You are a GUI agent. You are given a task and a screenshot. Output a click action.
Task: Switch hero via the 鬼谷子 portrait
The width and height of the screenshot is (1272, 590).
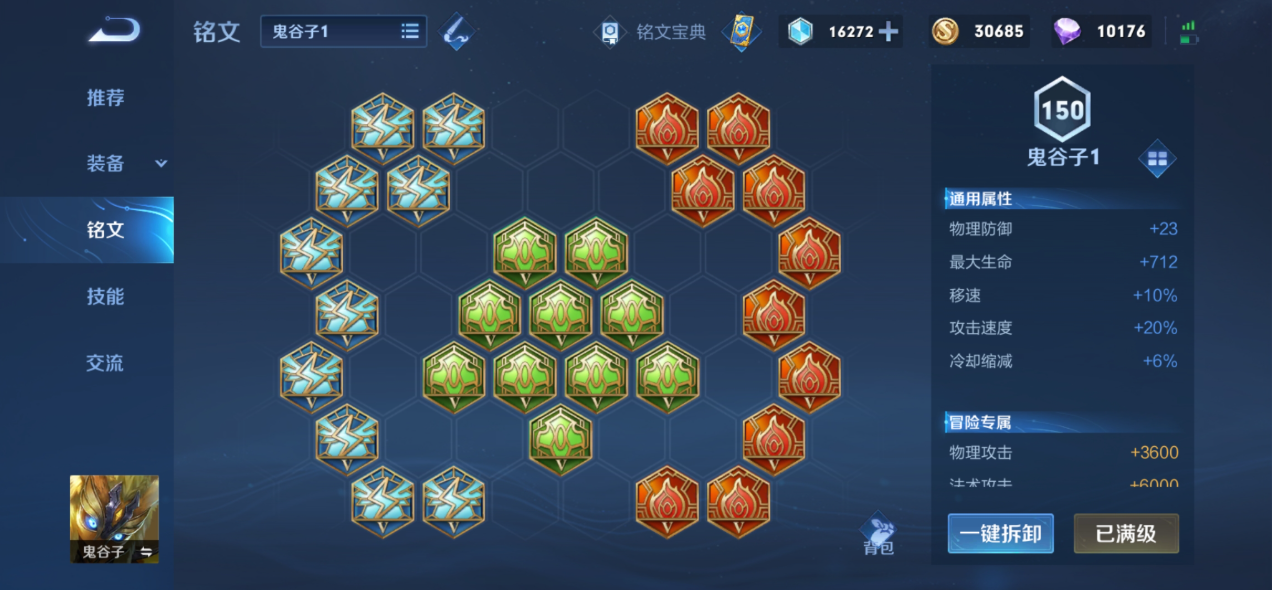tap(114, 518)
